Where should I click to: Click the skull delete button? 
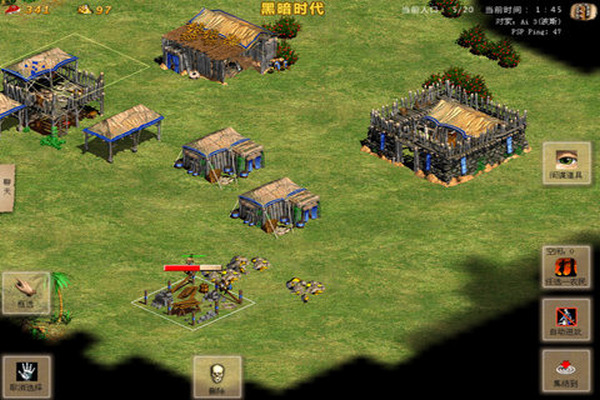point(217,376)
